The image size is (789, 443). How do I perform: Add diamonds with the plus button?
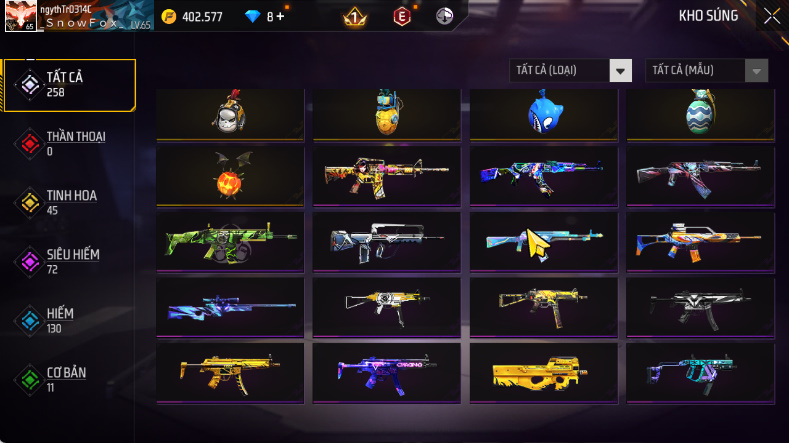(x=281, y=16)
